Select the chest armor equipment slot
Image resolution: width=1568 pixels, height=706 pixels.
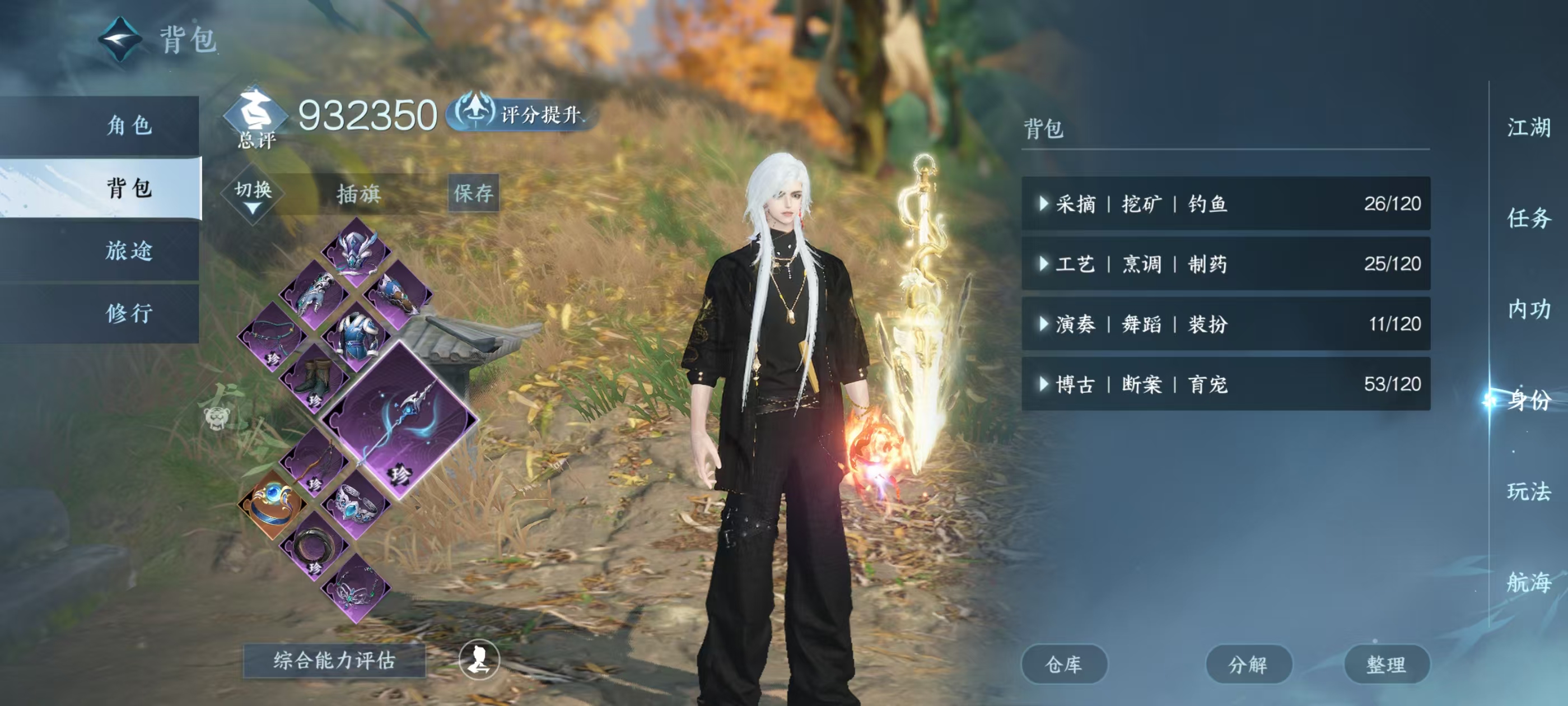coord(356,336)
